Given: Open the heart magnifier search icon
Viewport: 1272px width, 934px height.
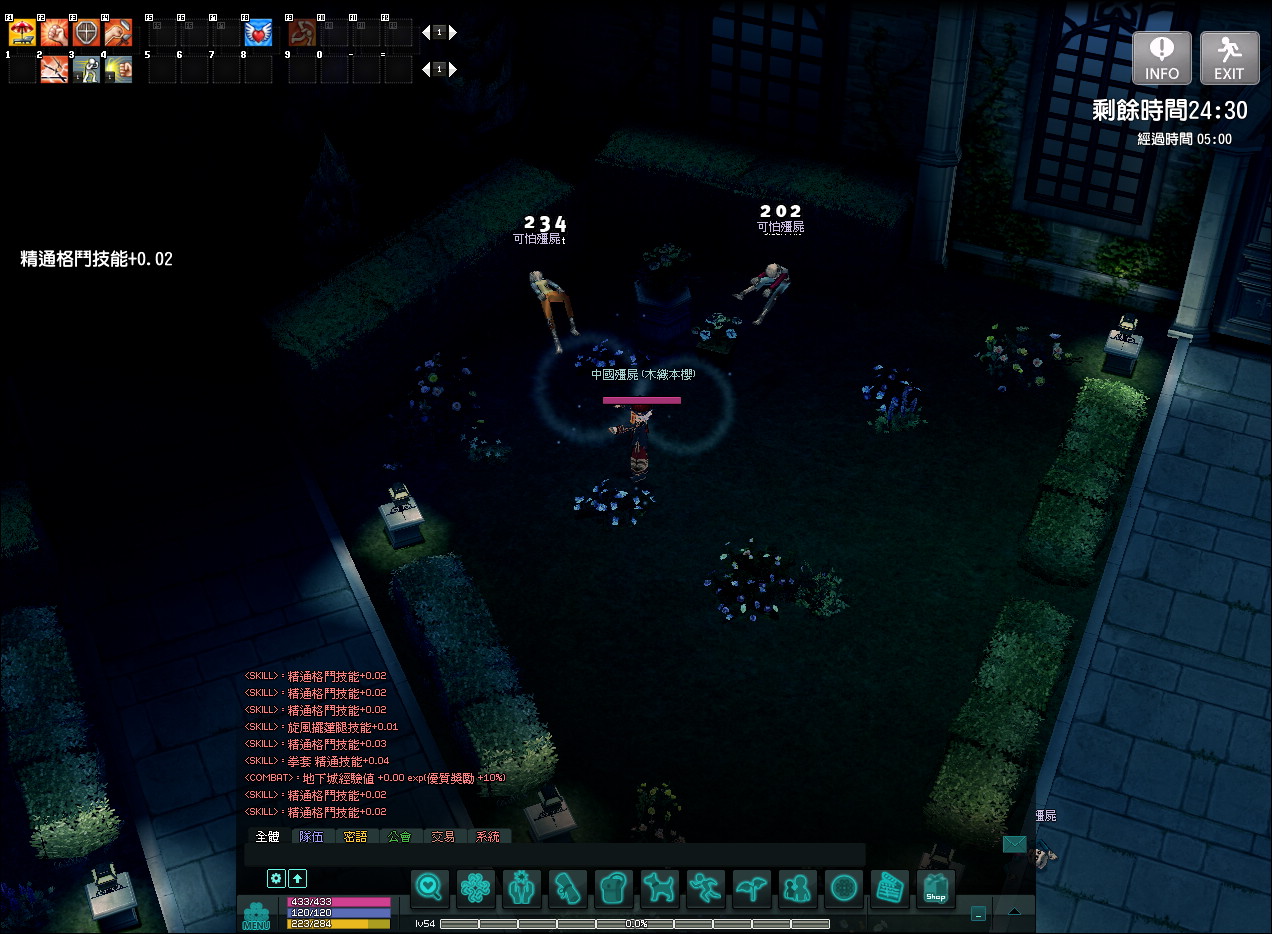Looking at the screenshot, I should click(430, 887).
